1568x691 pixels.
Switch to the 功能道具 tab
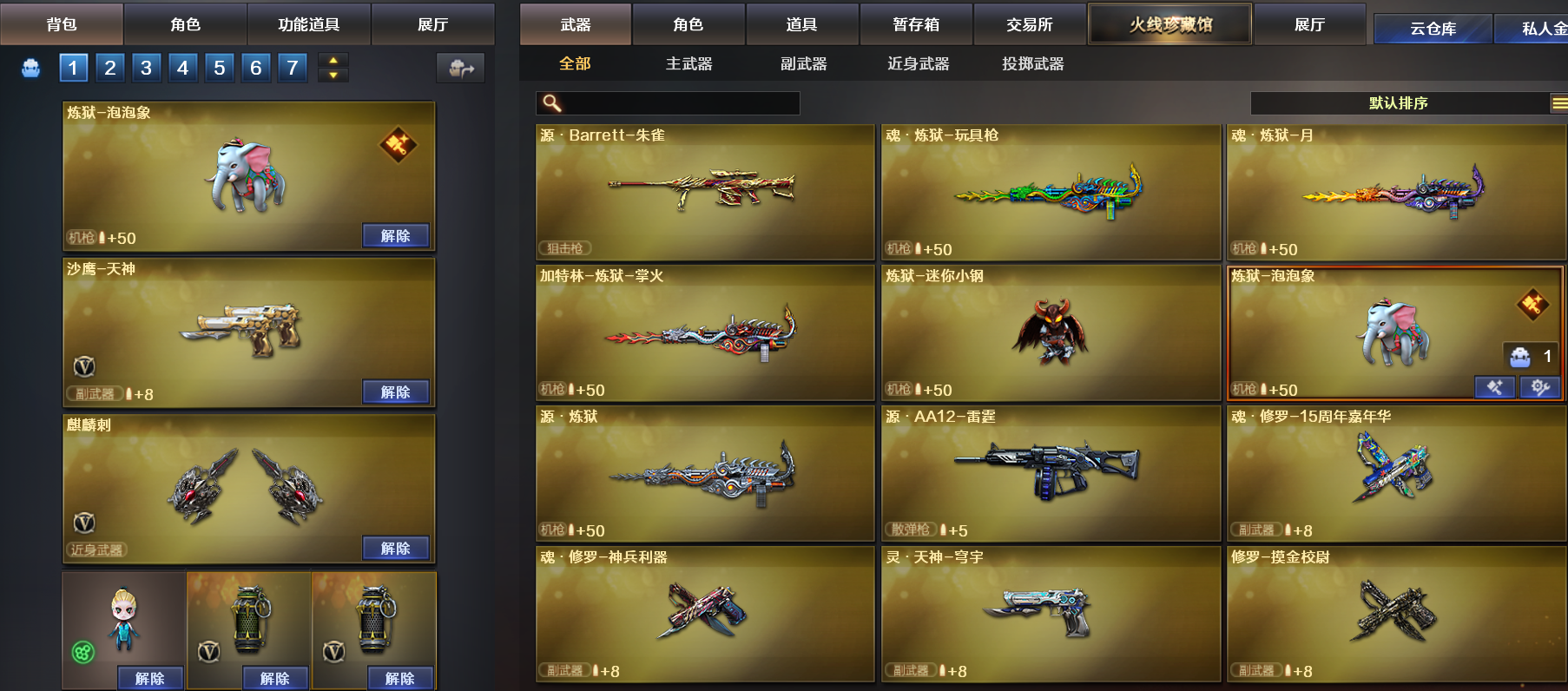(x=308, y=24)
